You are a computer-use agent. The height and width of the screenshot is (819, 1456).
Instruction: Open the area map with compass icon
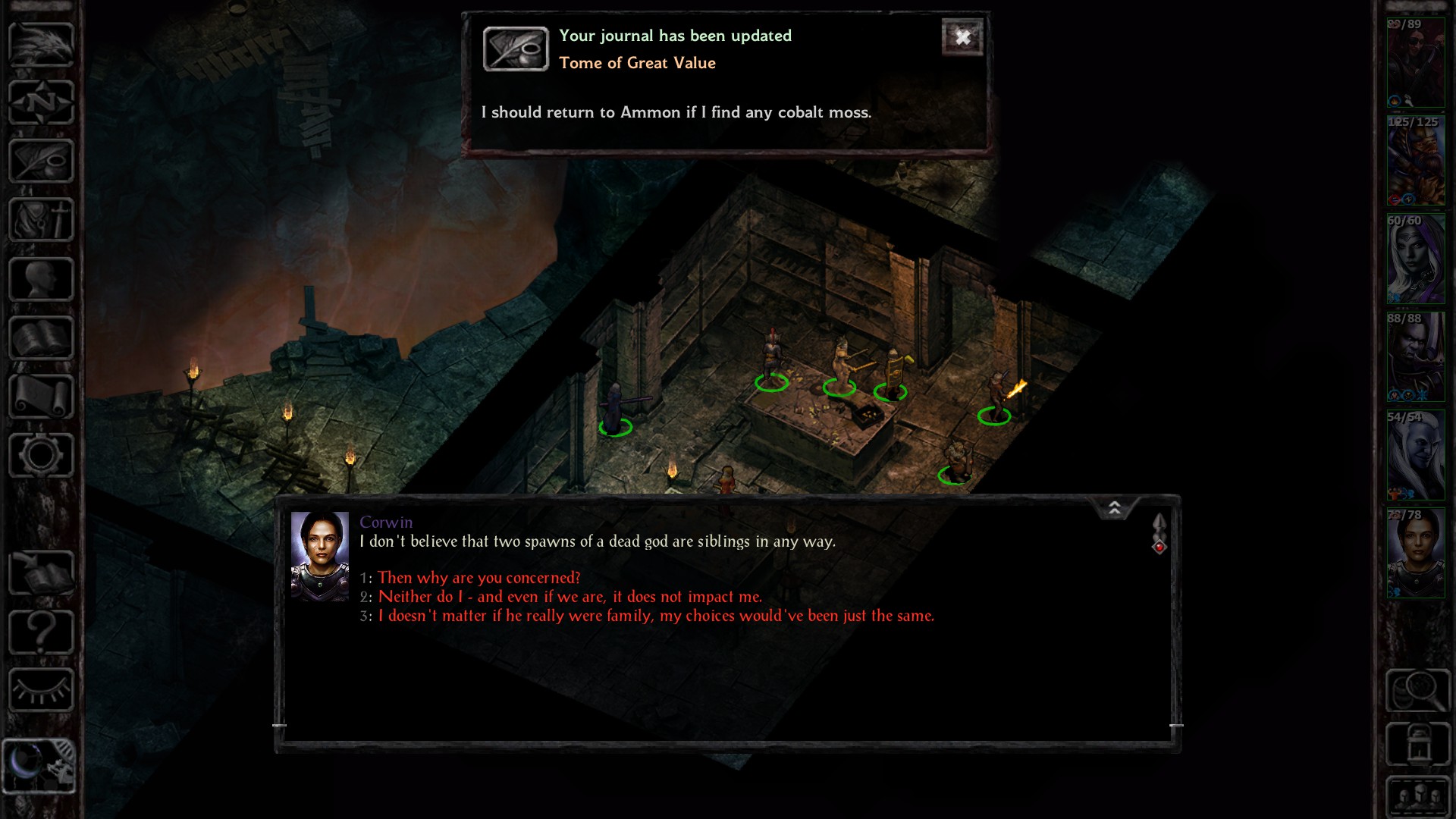click(x=41, y=102)
